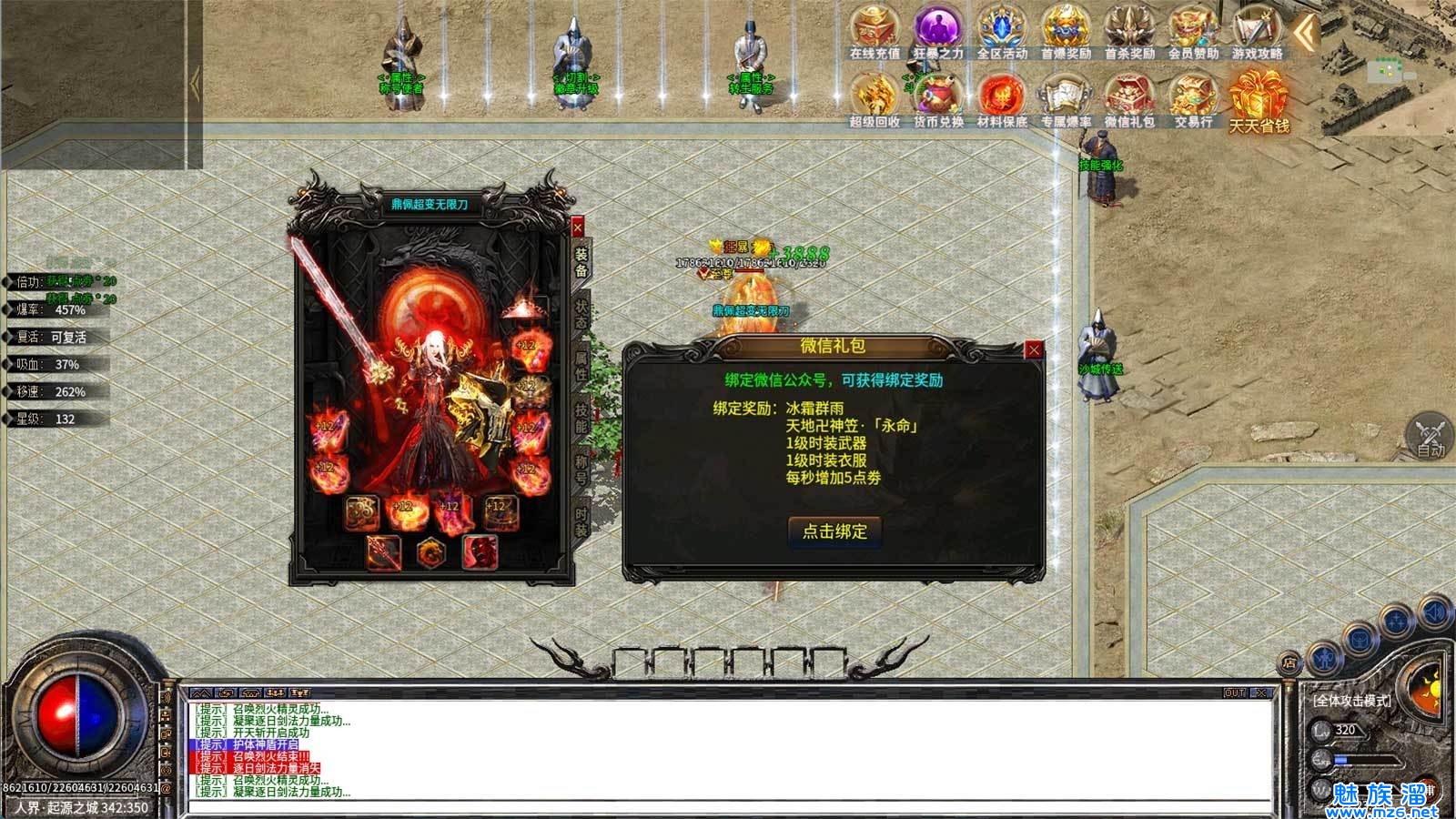The image size is (1456, 819).
Task: Click the 天天省钱 gift box icon
Action: click(x=1259, y=98)
